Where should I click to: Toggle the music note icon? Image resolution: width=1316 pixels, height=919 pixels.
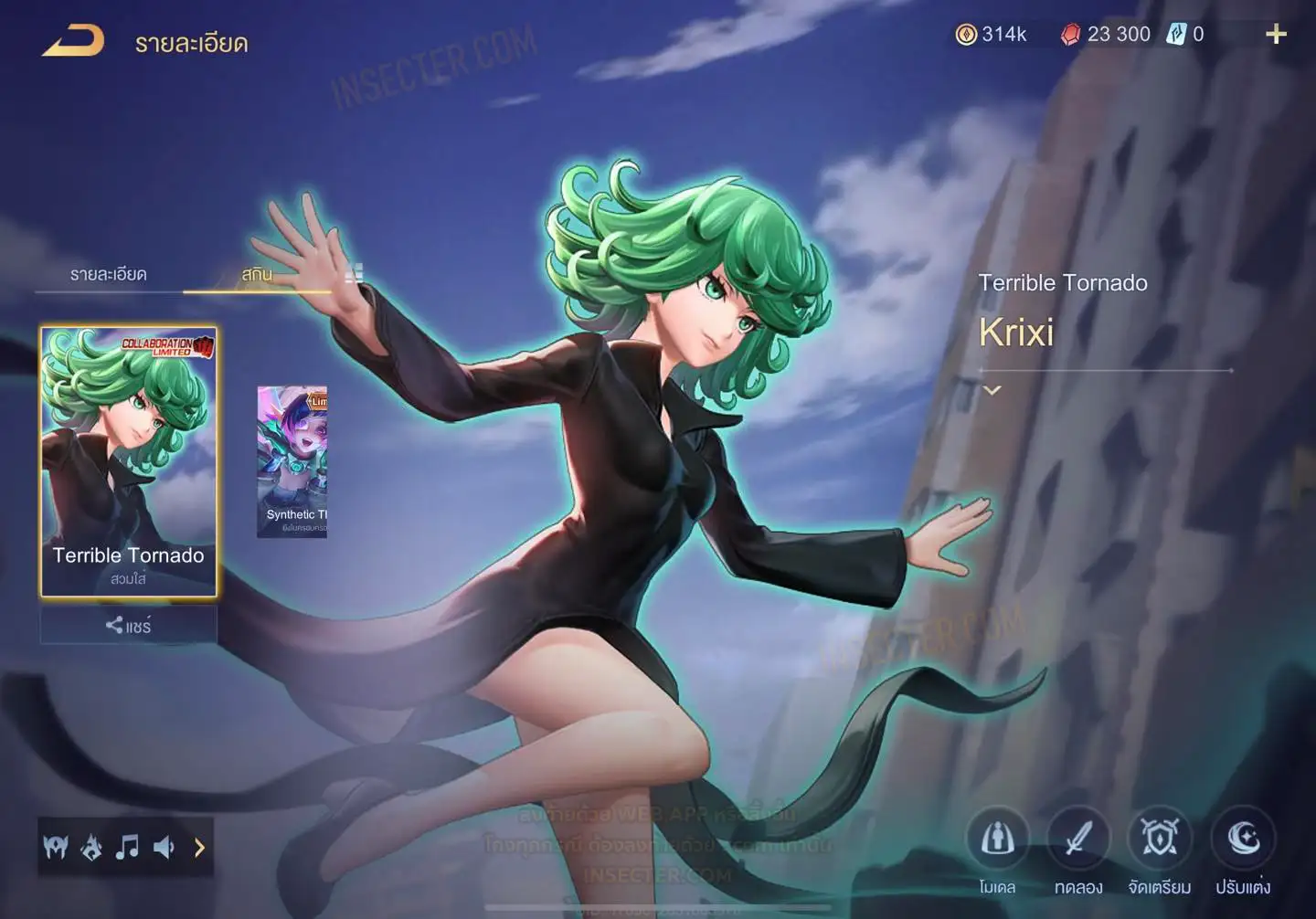coord(127,848)
